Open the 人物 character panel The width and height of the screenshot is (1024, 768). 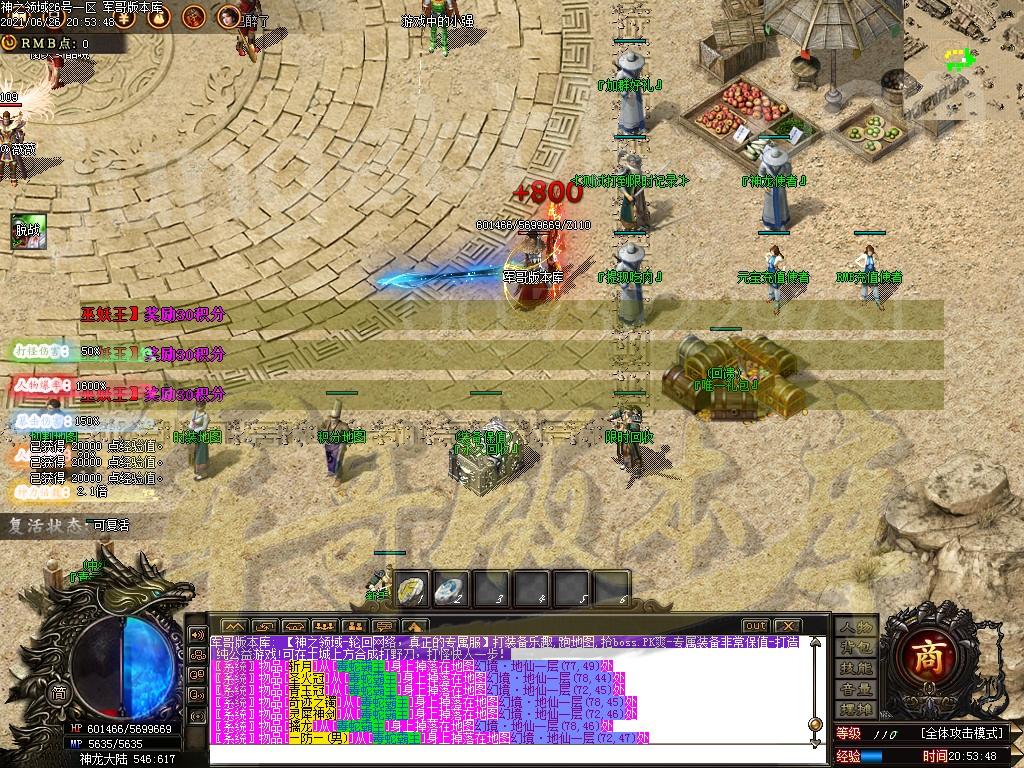coord(855,626)
